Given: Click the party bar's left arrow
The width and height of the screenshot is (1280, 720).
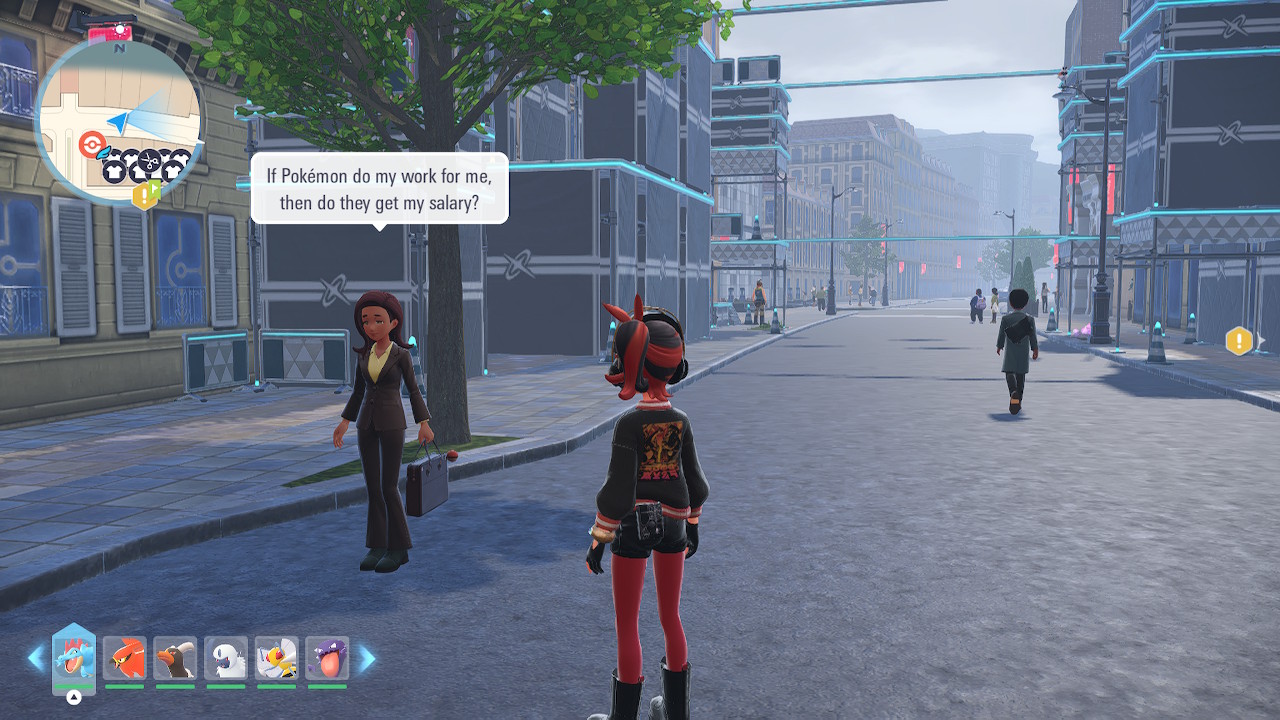Looking at the screenshot, I should 36,658.
